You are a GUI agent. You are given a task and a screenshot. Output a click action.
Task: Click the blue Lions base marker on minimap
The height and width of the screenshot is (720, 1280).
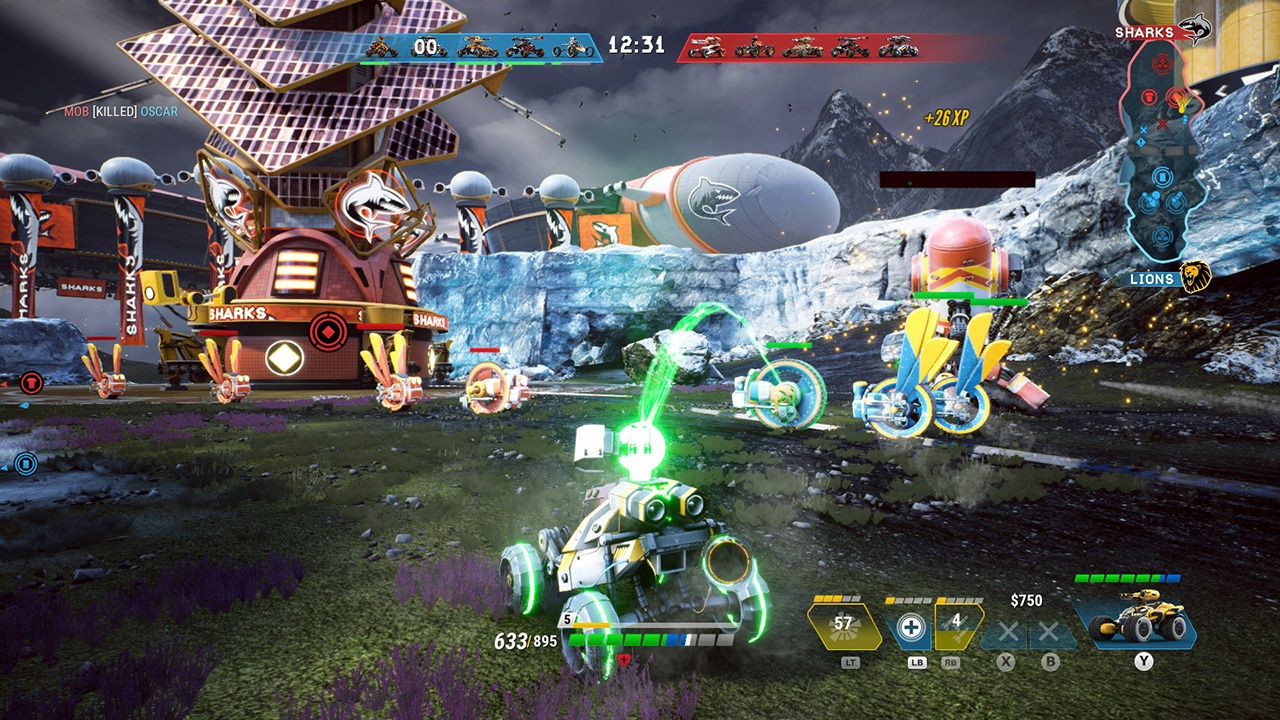coord(1162,237)
